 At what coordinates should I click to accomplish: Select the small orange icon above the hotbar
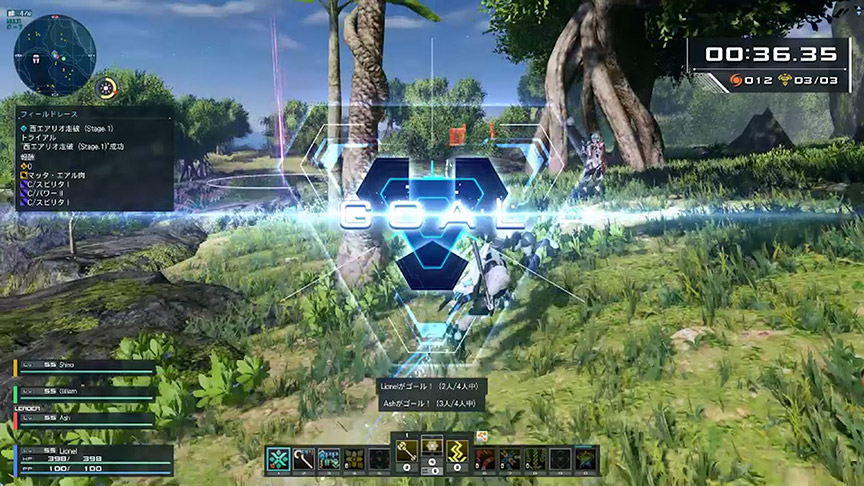[481, 435]
